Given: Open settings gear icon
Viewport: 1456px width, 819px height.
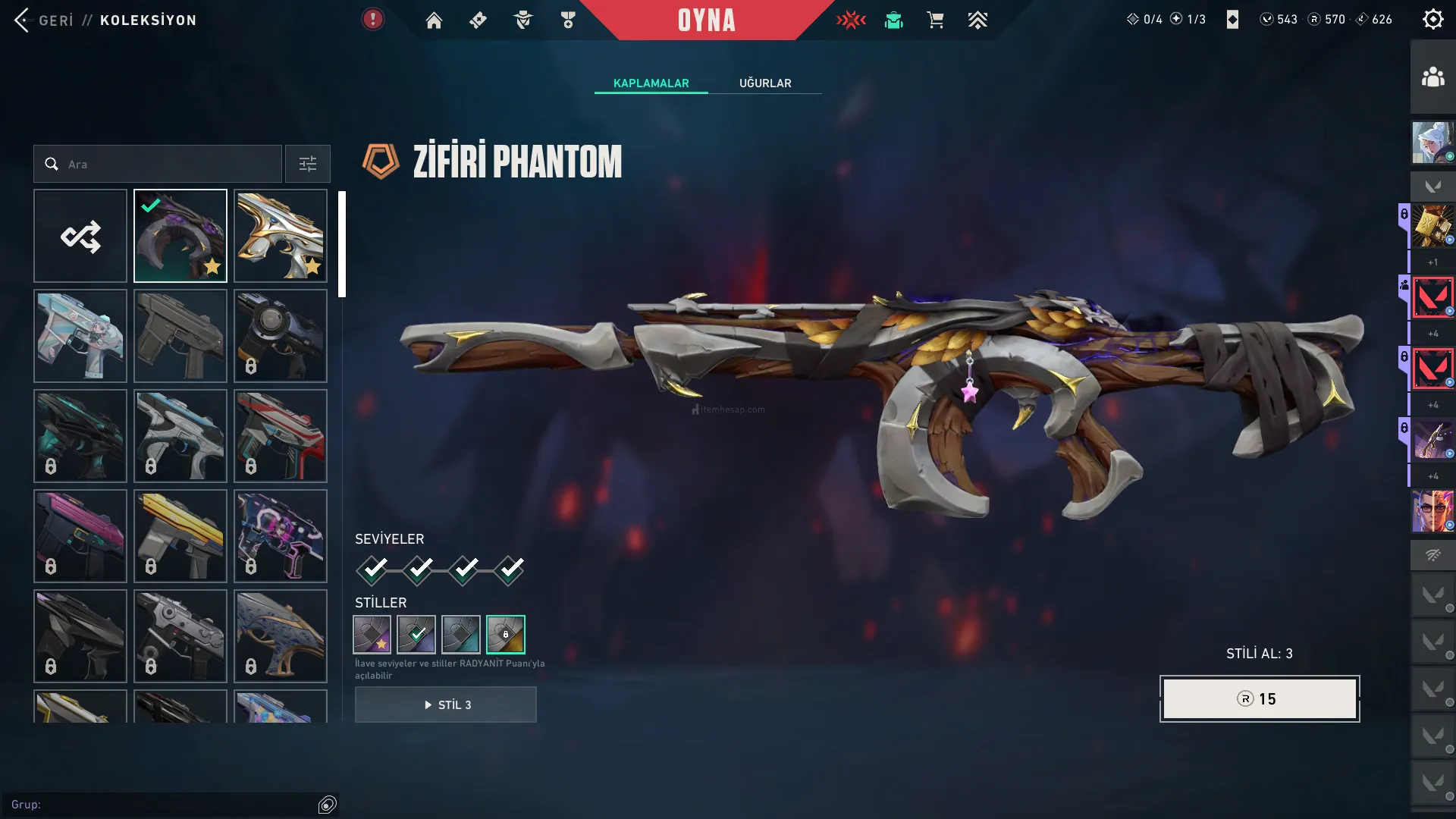Looking at the screenshot, I should 1432,20.
